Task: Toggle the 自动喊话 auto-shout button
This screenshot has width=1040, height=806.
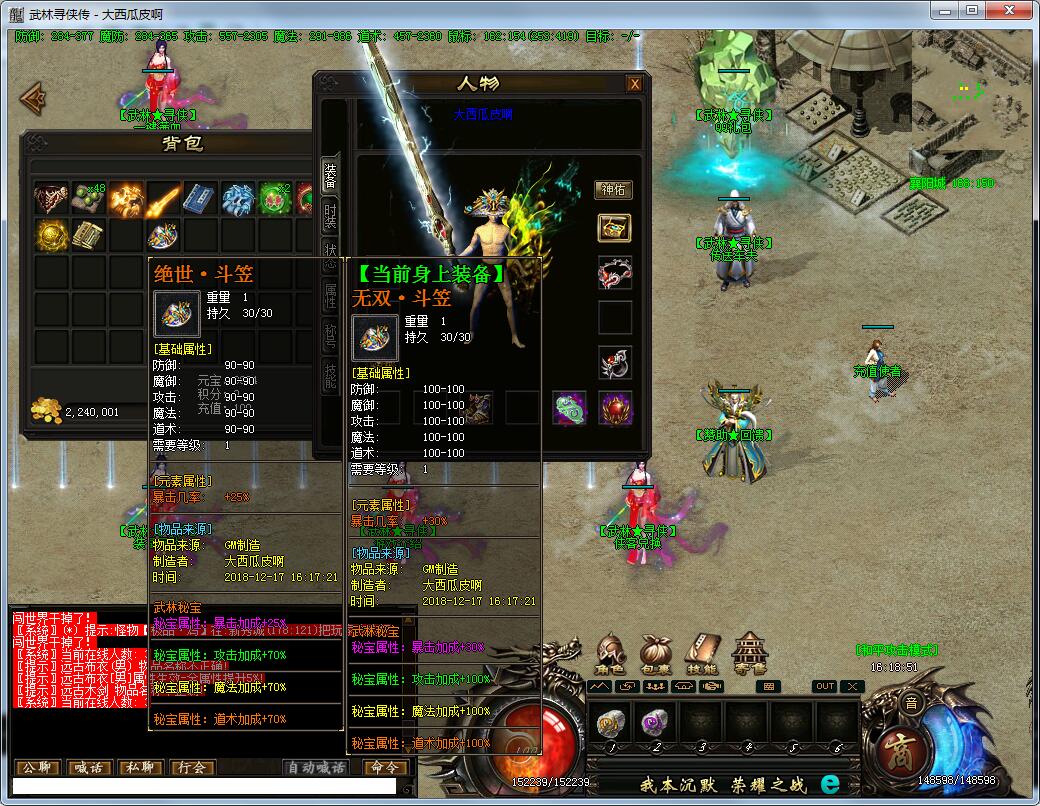Action: [x=315, y=768]
